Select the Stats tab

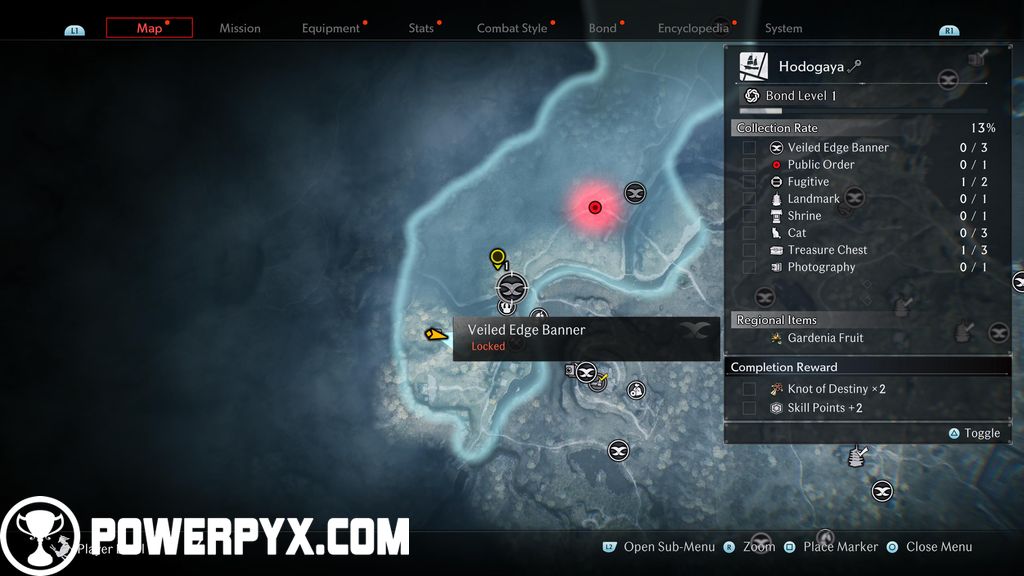pyautogui.click(x=421, y=28)
